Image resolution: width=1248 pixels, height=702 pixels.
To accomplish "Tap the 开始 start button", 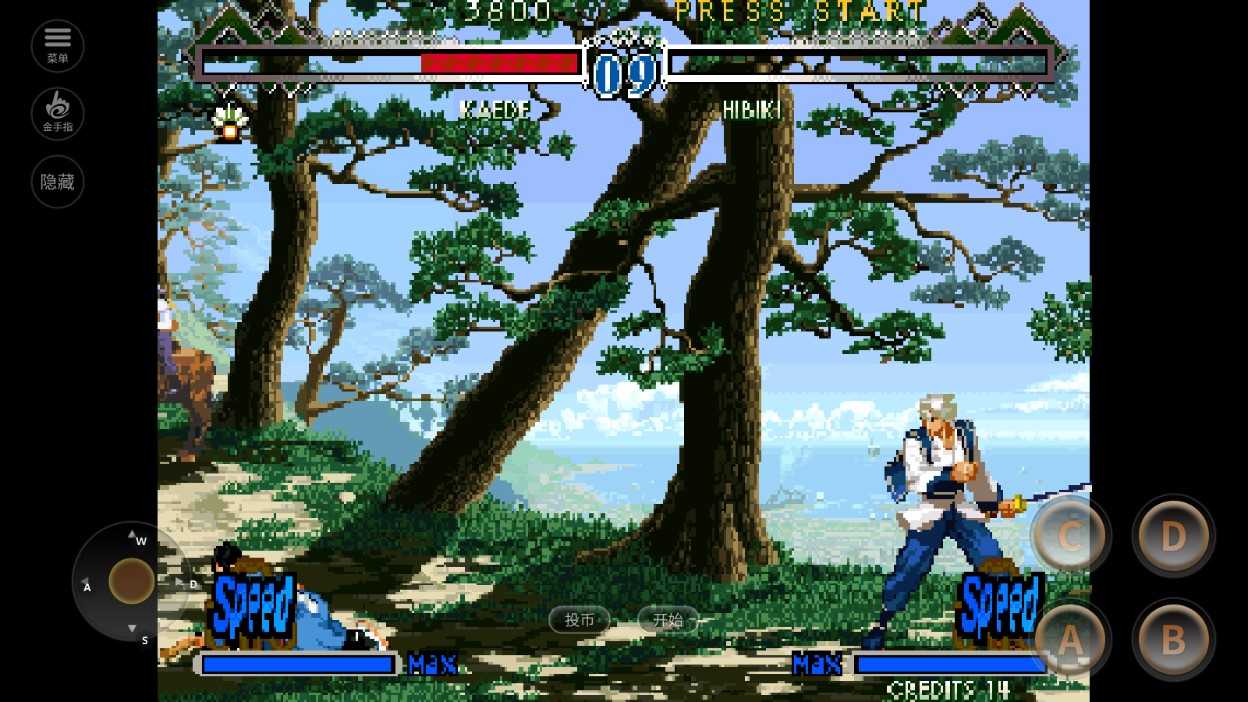I will 667,620.
